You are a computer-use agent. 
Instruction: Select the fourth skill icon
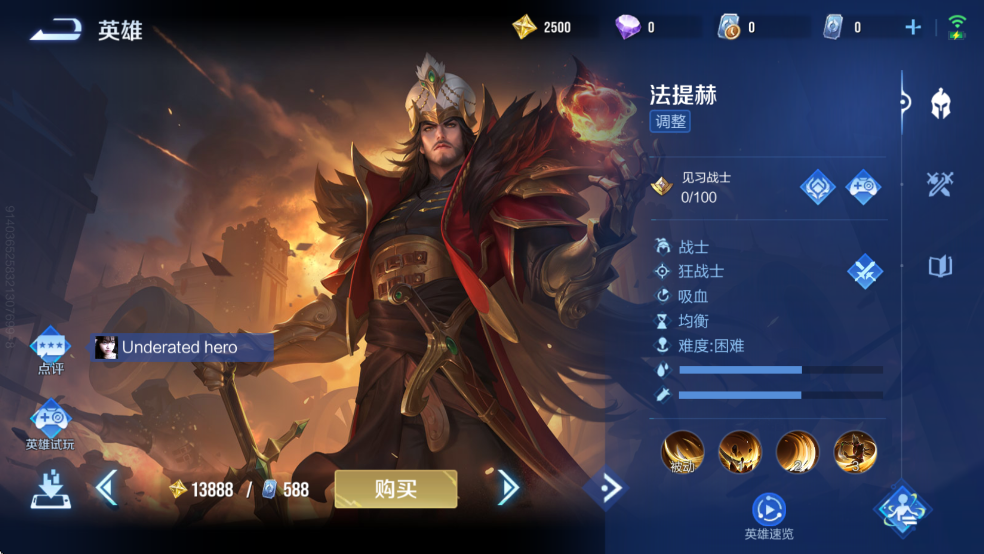pos(855,453)
